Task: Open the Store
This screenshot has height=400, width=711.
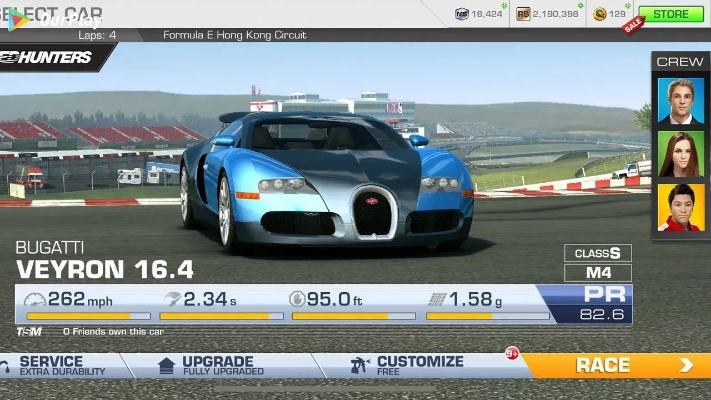Action: [x=671, y=14]
